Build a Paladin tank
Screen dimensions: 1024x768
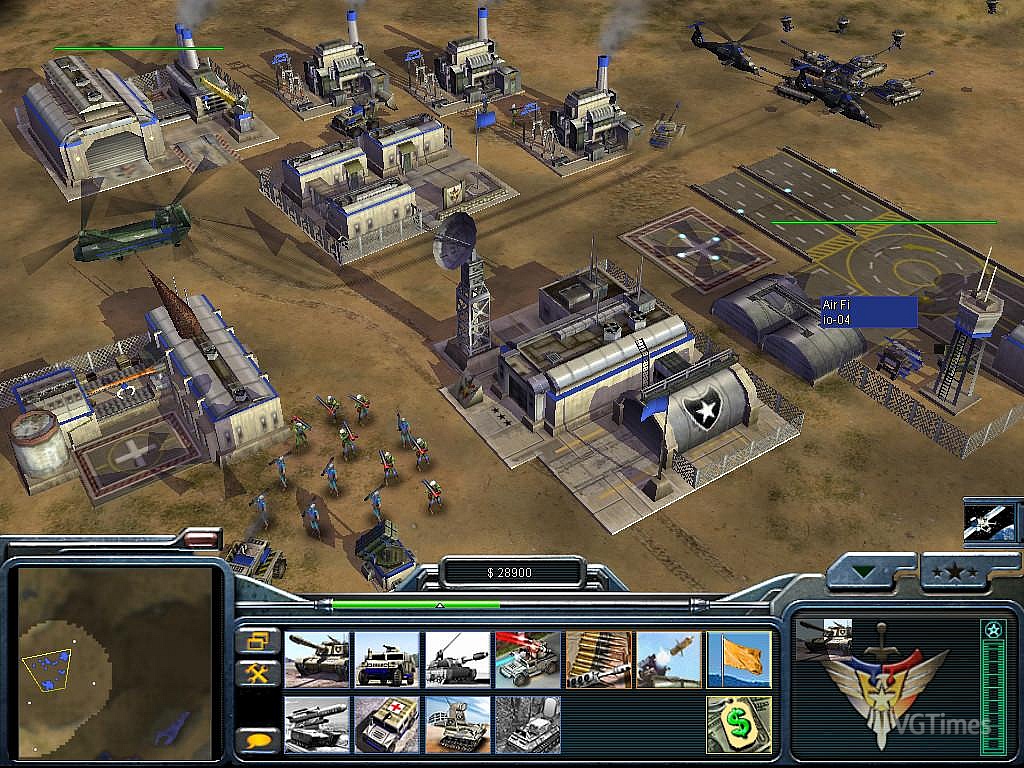[457, 659]
